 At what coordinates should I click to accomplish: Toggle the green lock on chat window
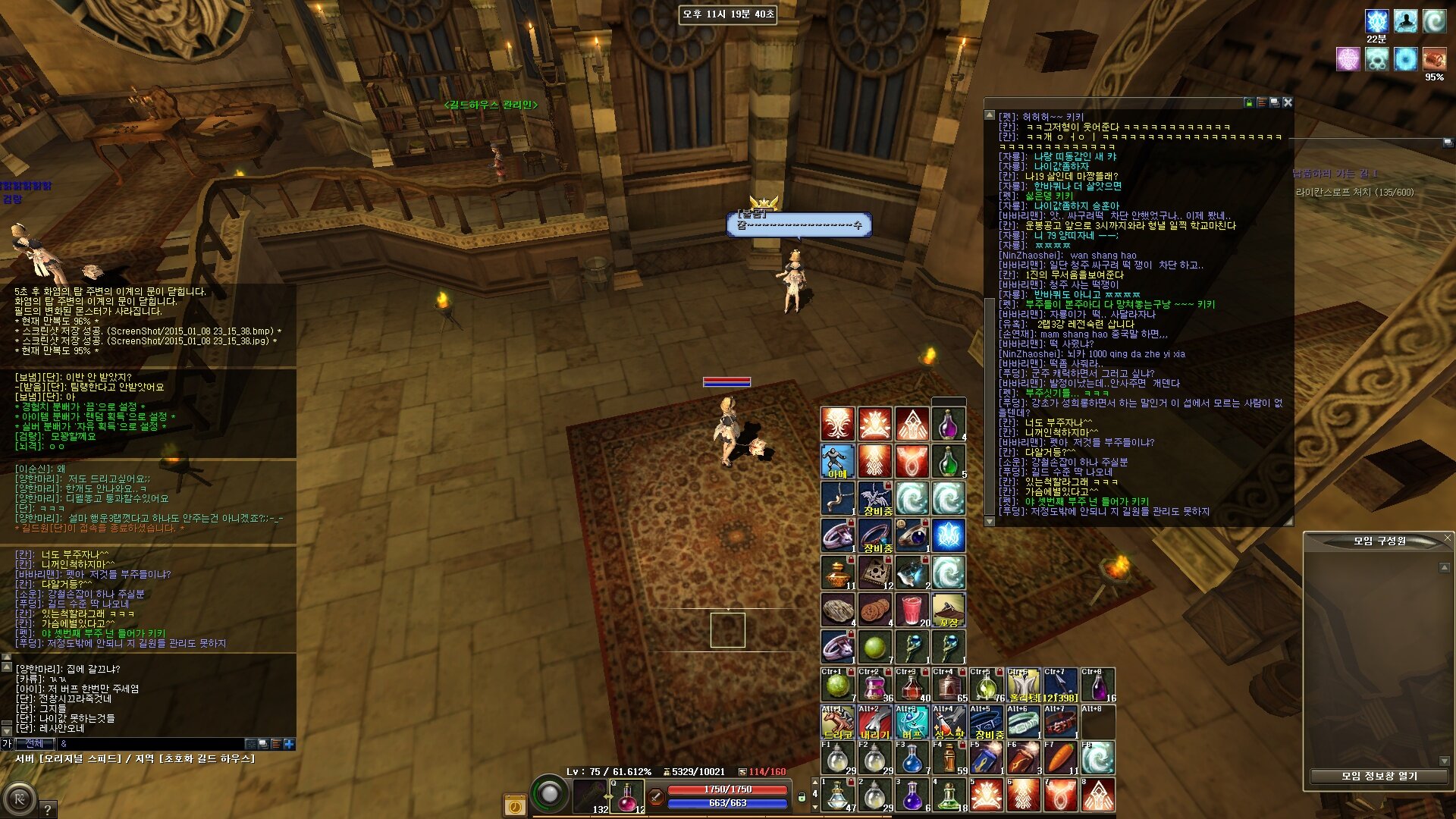[x=1248, y=102]
